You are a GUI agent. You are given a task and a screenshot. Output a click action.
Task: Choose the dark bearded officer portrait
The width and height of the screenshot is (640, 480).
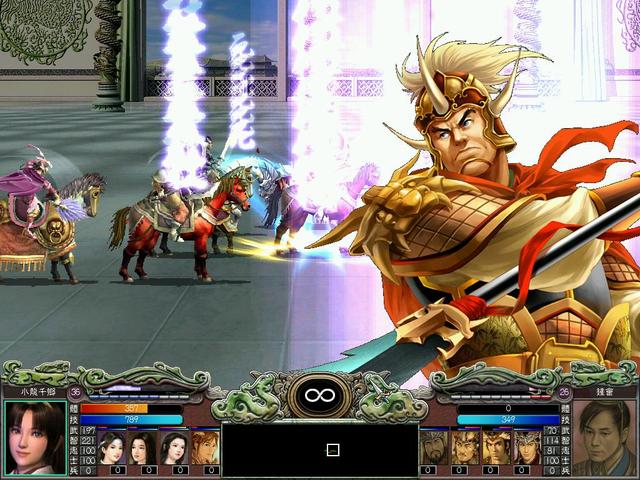coord(435,446)
